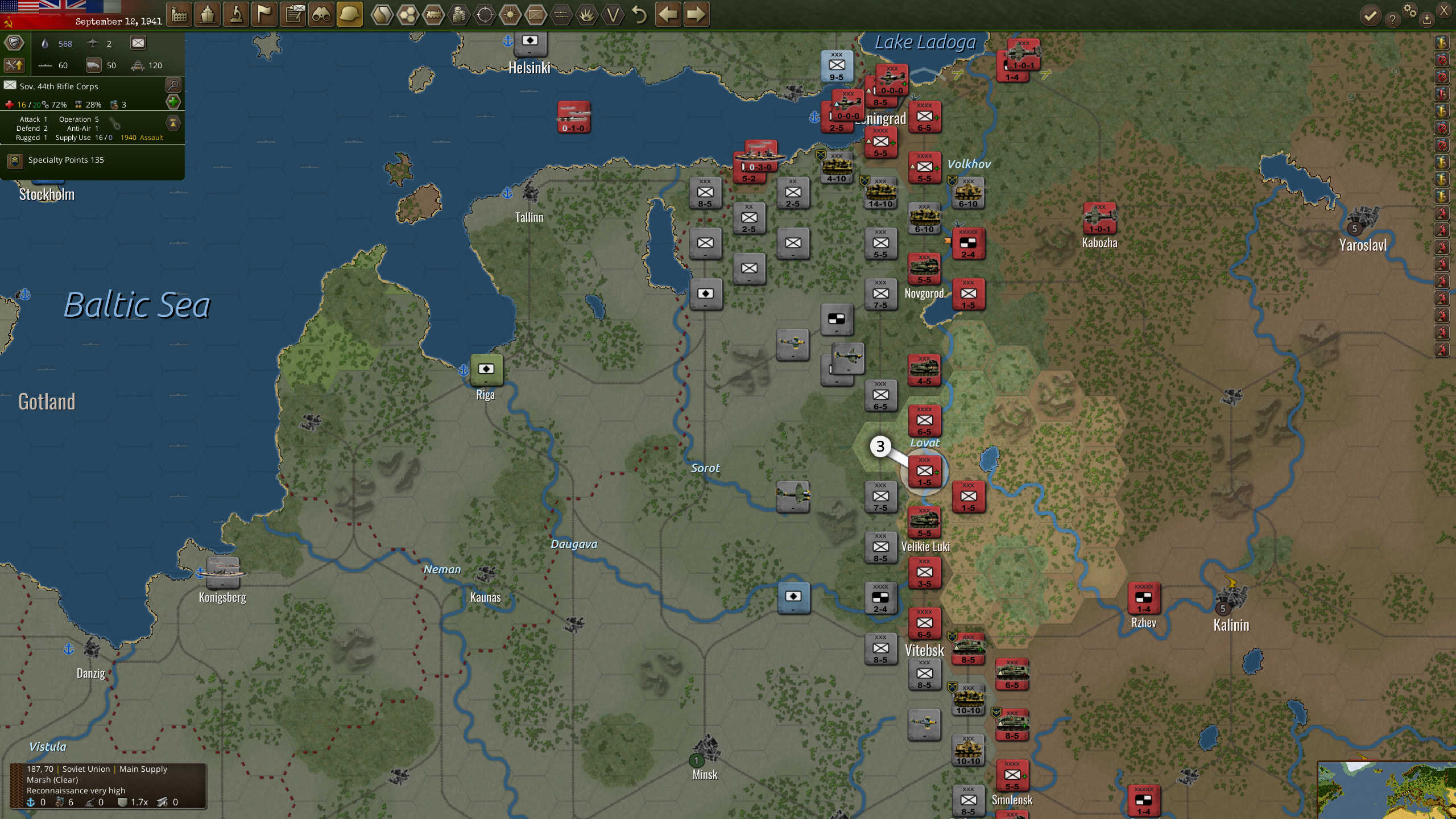Reinforce the selected unit with the green plus
The height and width of the screenshot is (819, 1456).
click(x=173, y=102)
